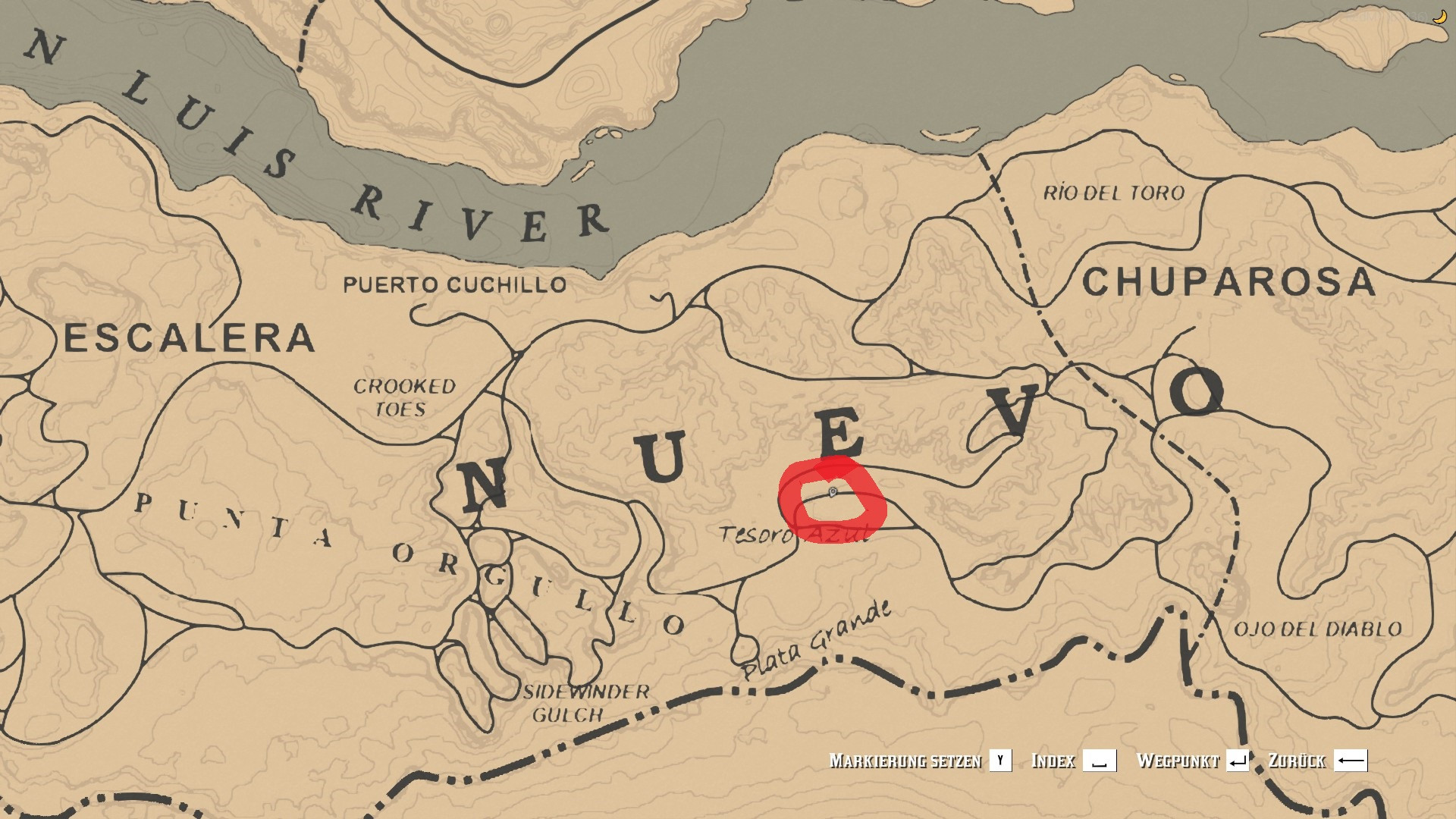Choose the Wegpunkt option

pyautogui.click(x=1192, y=761)
